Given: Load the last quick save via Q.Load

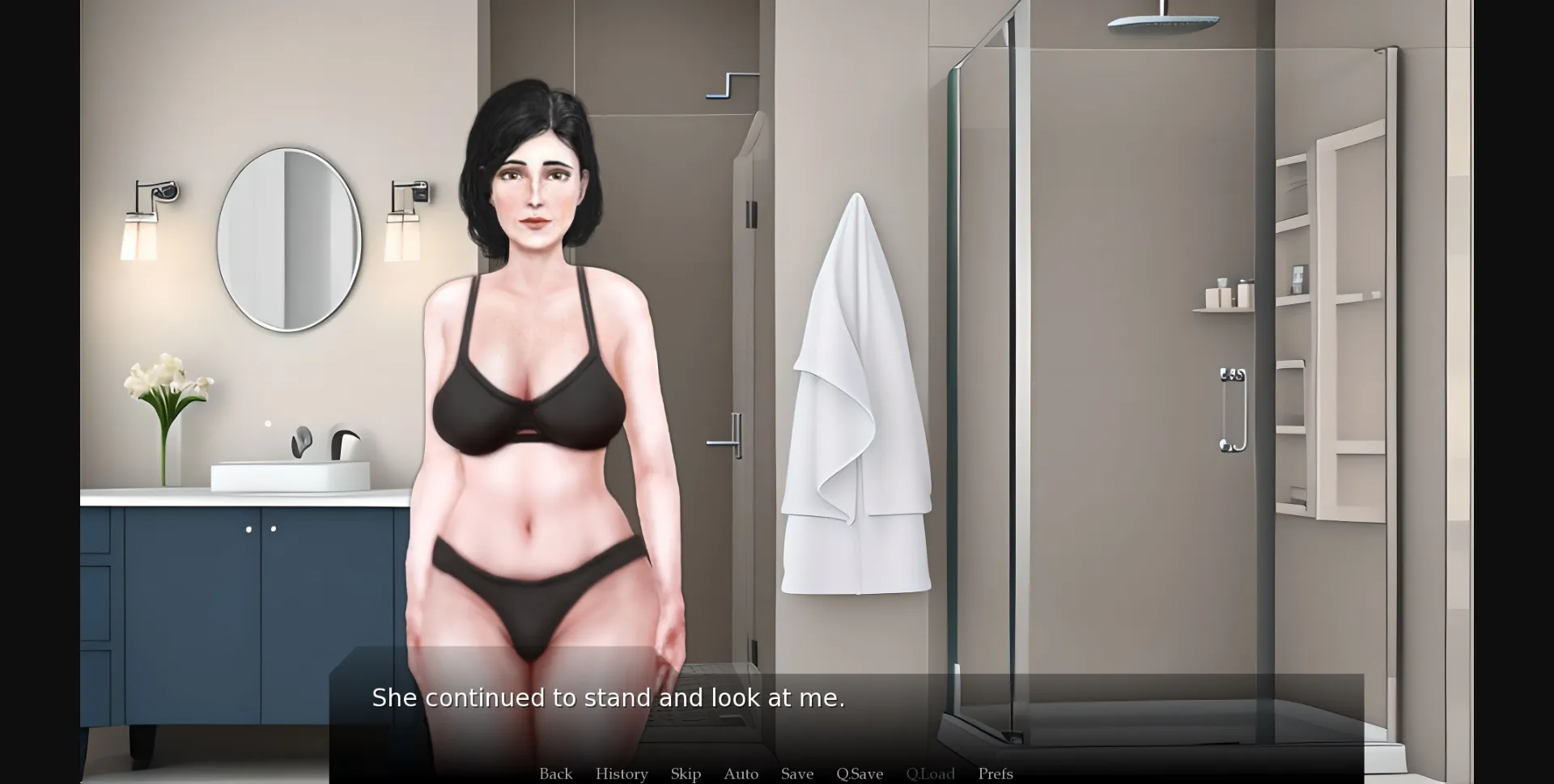Looking at the screenshot, I should click(x=931, y=773).
